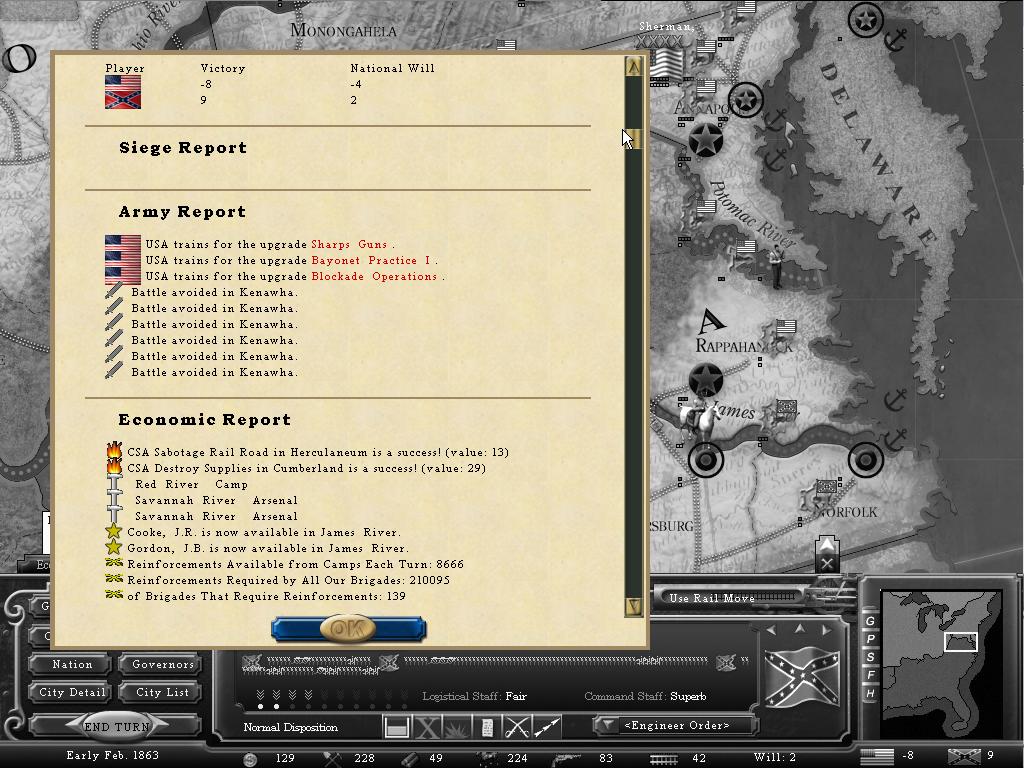Click the report's scroll-down arrow
The image size is (1024, 768).
(633, 605)
